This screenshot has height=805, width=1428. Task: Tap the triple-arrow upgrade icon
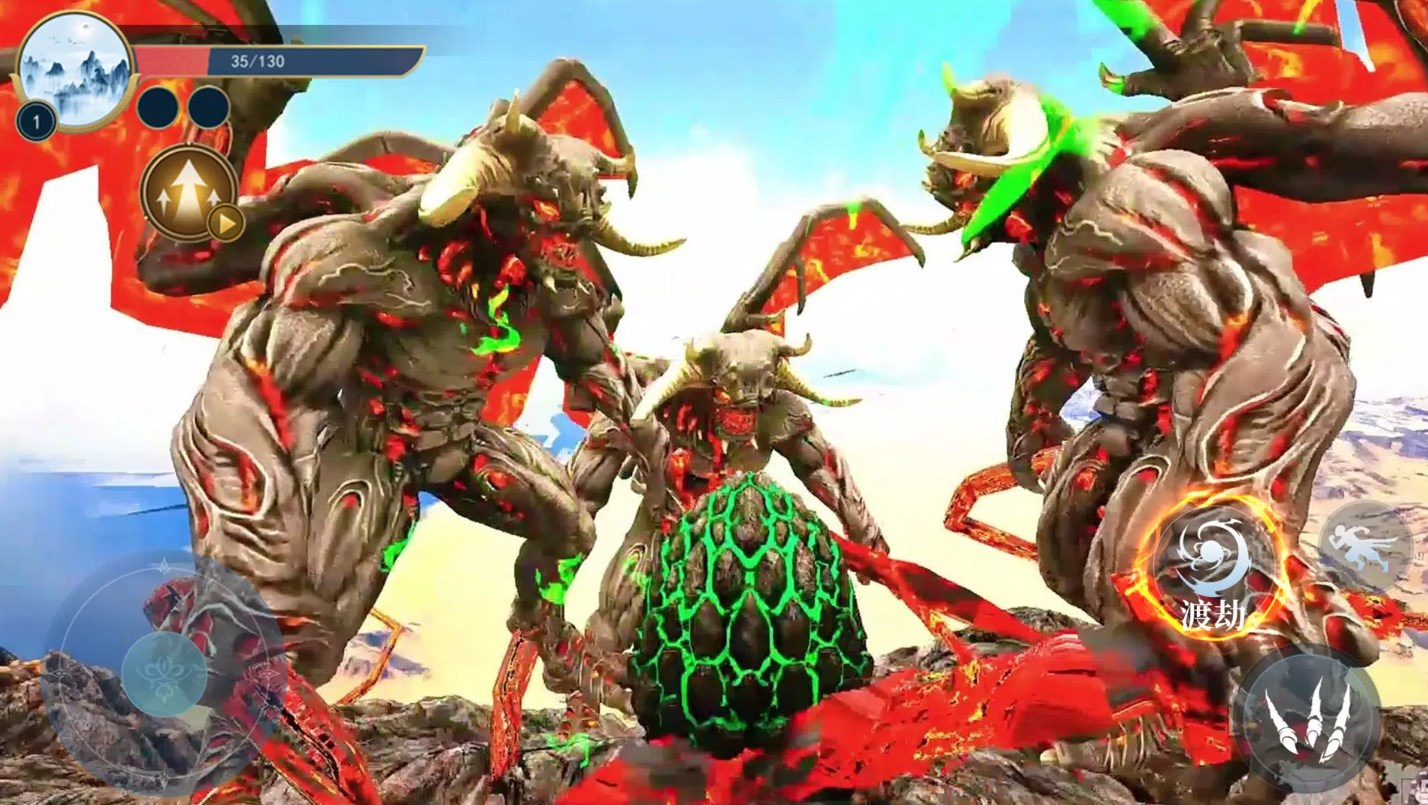(187, 191)
